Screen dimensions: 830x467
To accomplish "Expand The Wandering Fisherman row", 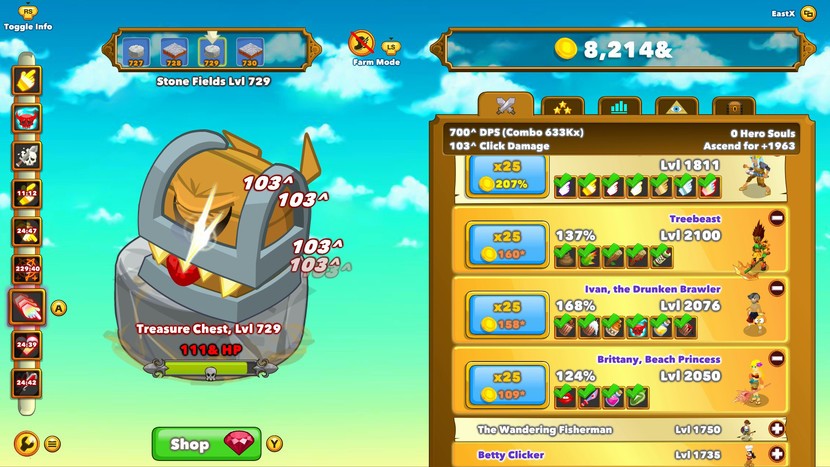I will click(777, 429).
